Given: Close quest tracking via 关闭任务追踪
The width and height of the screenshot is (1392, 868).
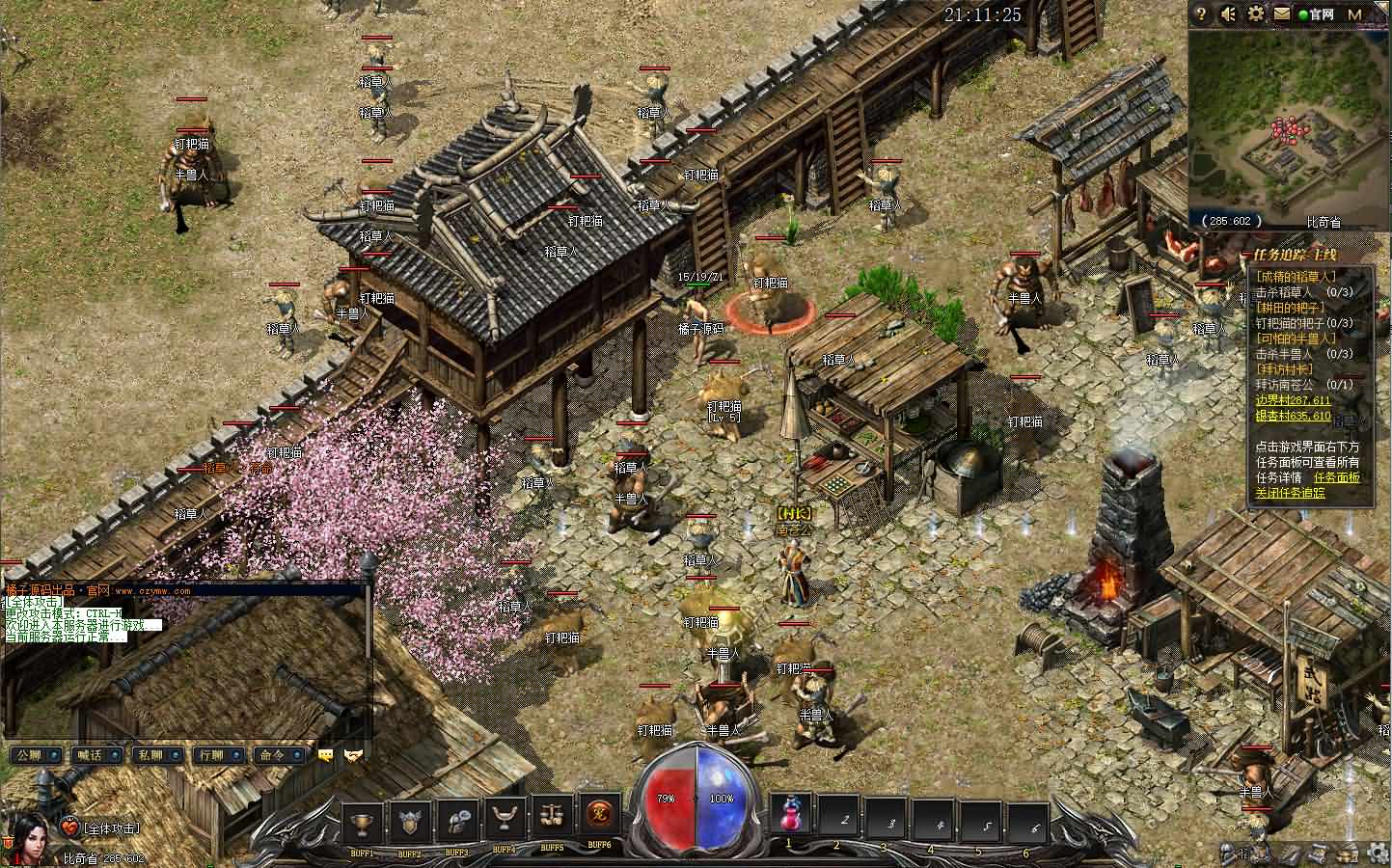Looking at the screenshot, I should (x=1290, y=493).
